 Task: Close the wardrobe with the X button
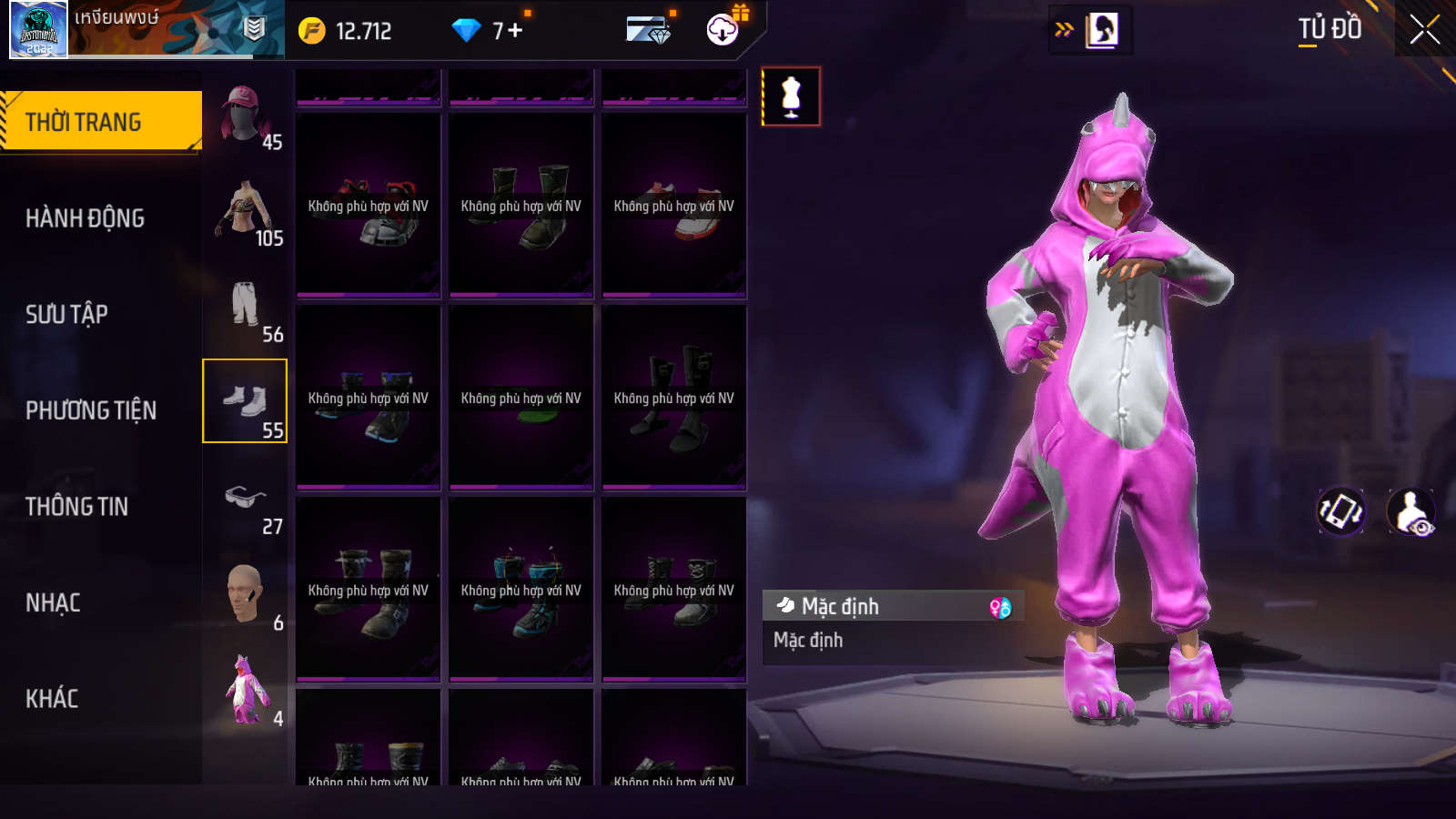pos(1424,30)
